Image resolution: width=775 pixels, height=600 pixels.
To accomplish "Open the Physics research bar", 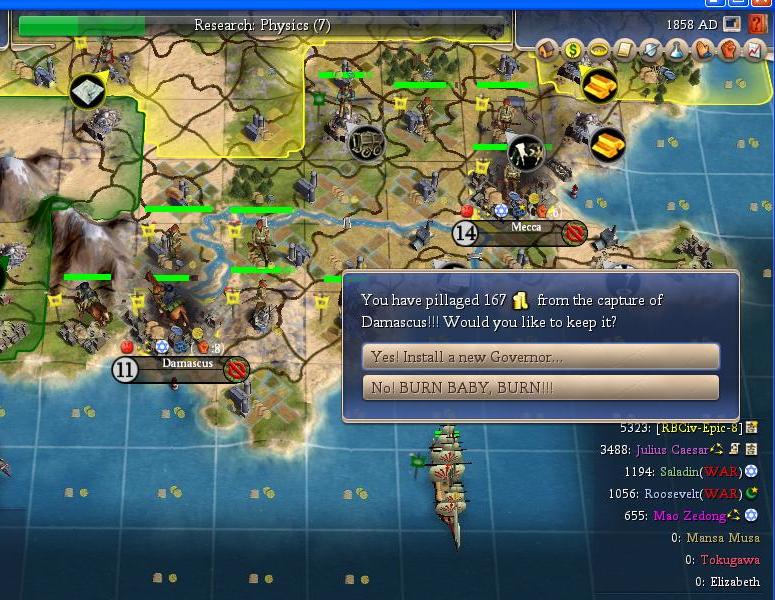I will click(262, 25).
